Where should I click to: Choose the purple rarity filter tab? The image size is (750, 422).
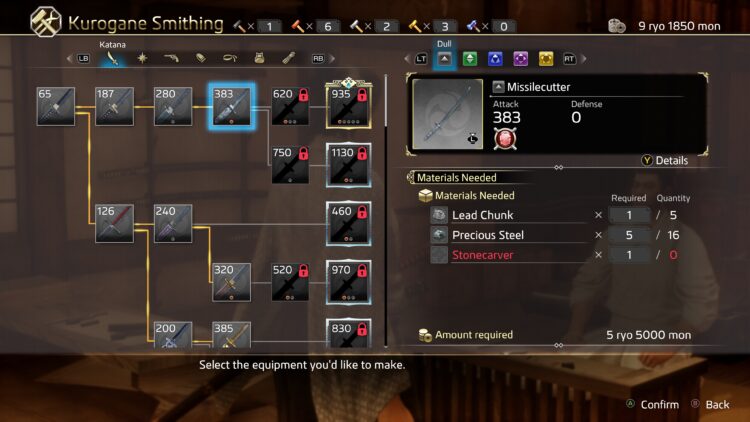point(520,59)
